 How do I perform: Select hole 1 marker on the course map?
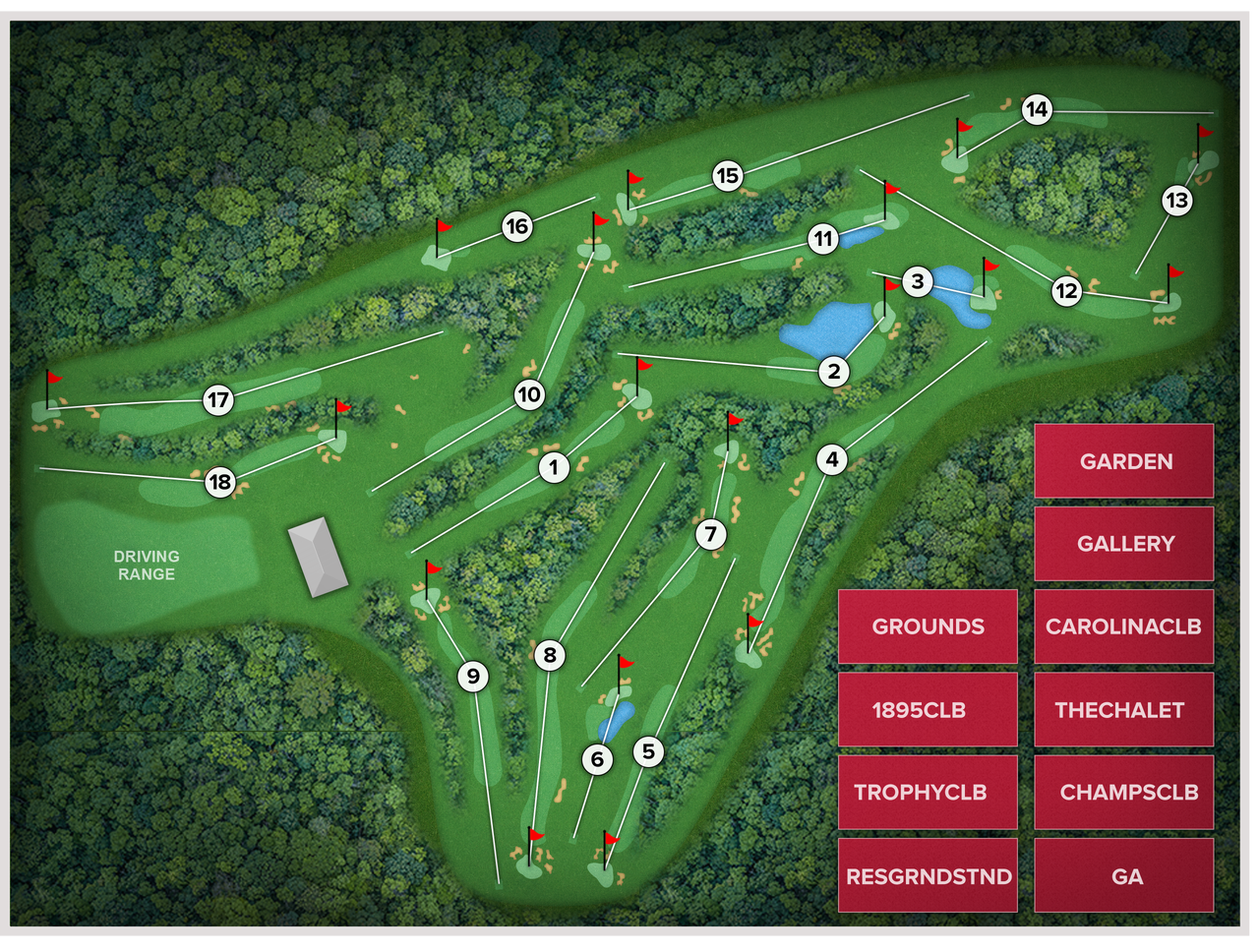tap(555, 465)
